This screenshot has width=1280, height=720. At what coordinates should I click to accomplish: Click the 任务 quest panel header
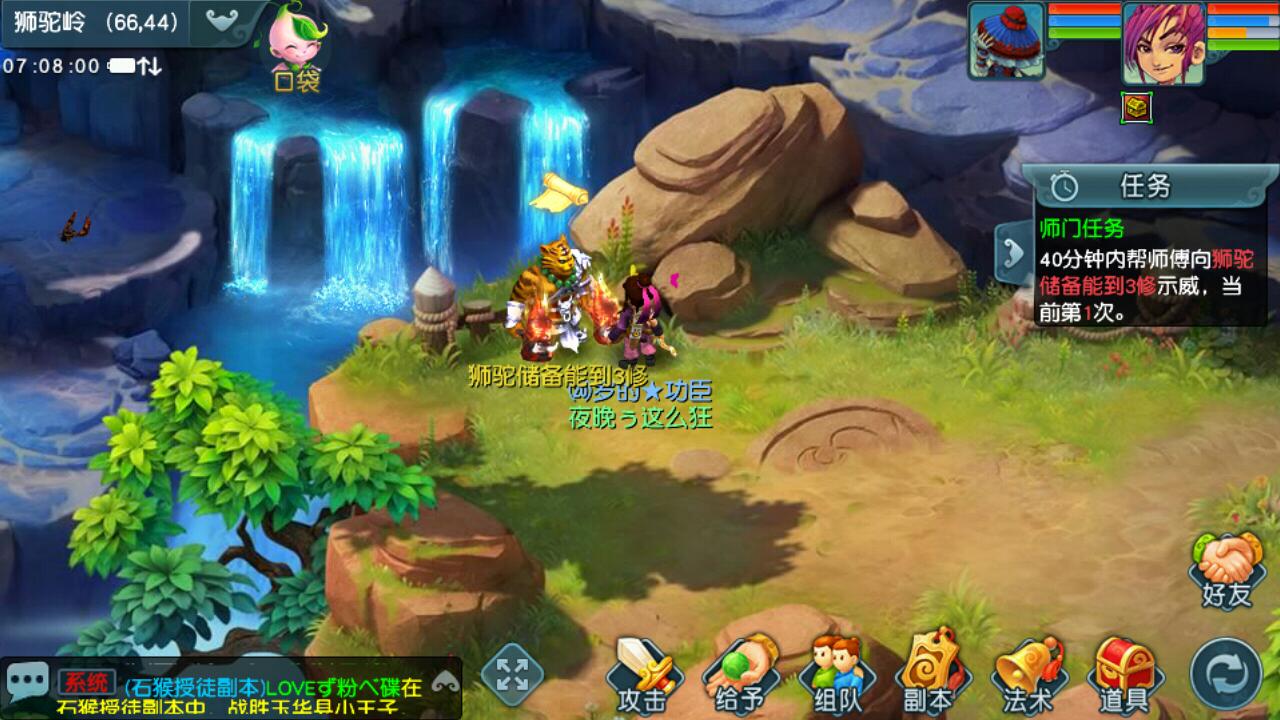1145,186
